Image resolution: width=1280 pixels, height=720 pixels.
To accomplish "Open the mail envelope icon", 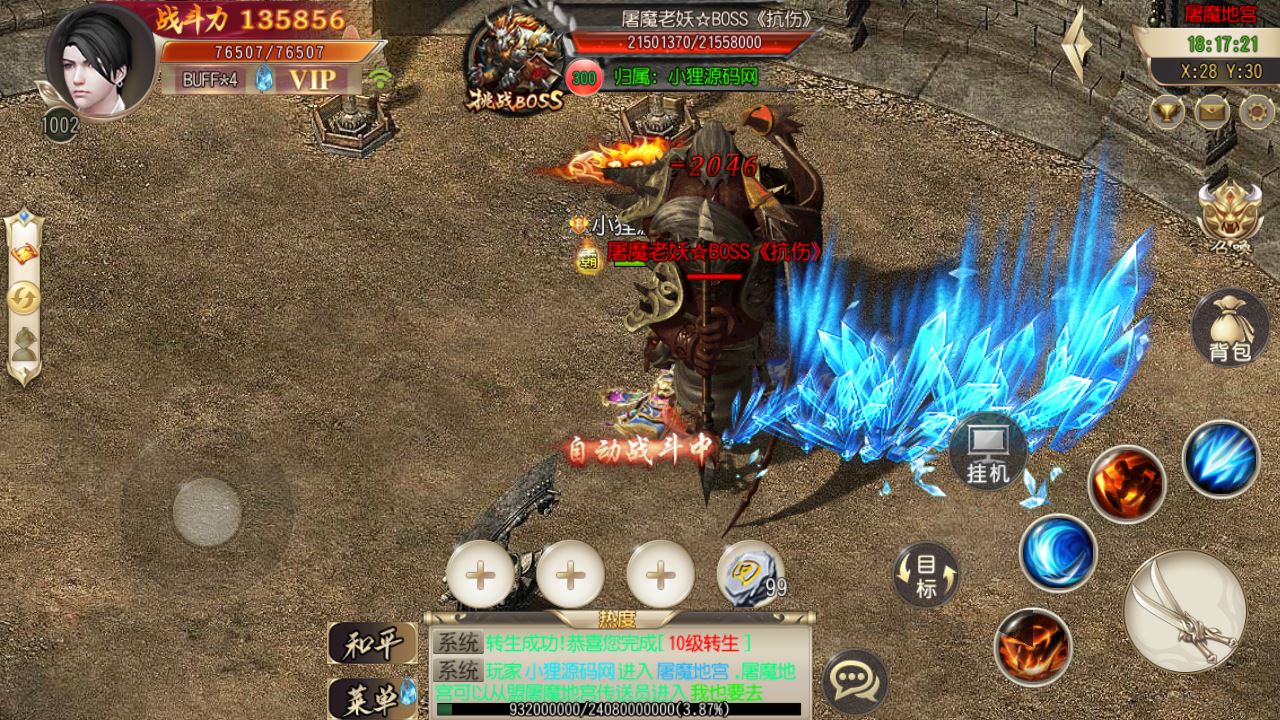I will [1211, 110].
